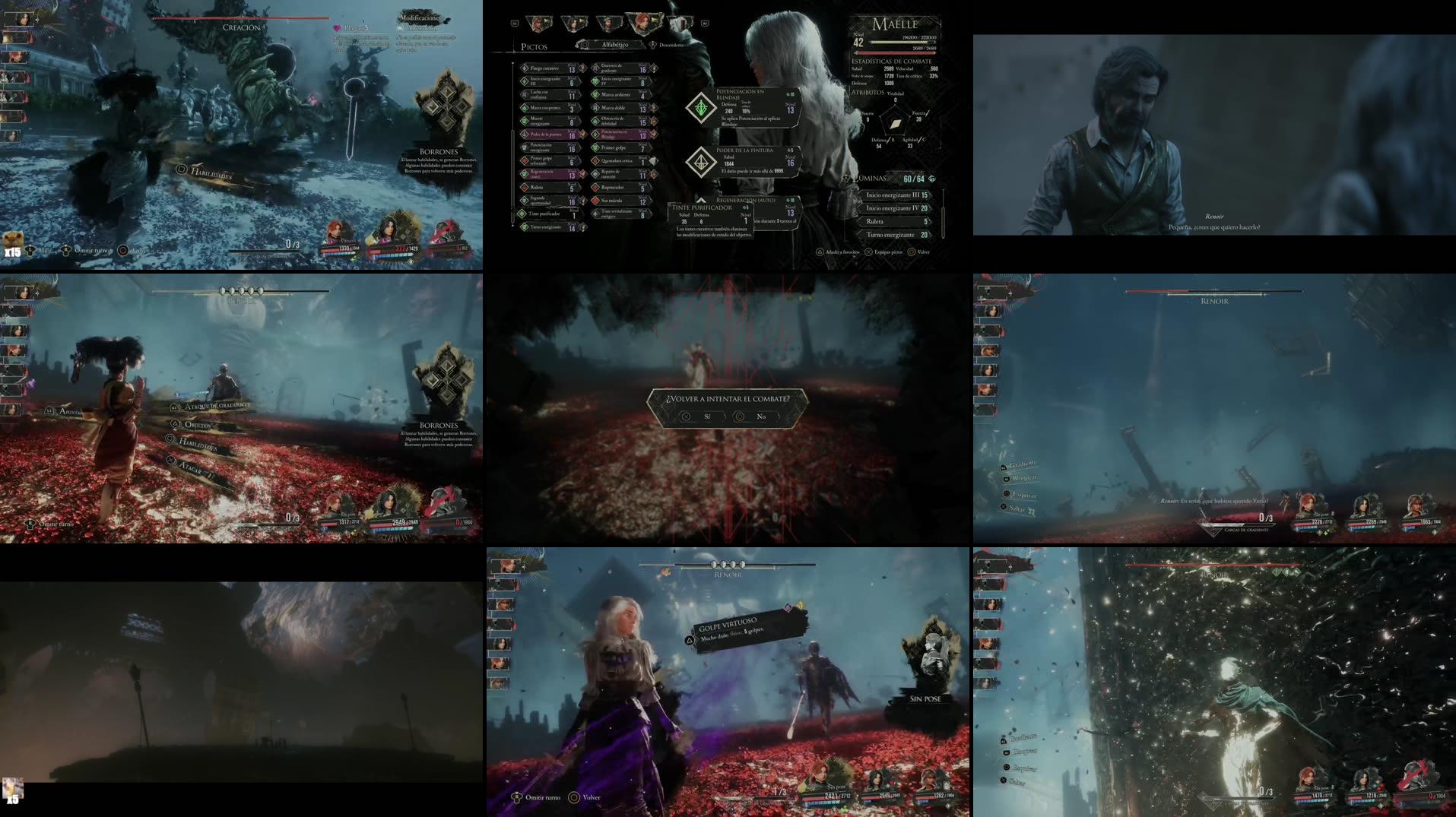Select the Fuego curativo picto icon

[525, 68]
